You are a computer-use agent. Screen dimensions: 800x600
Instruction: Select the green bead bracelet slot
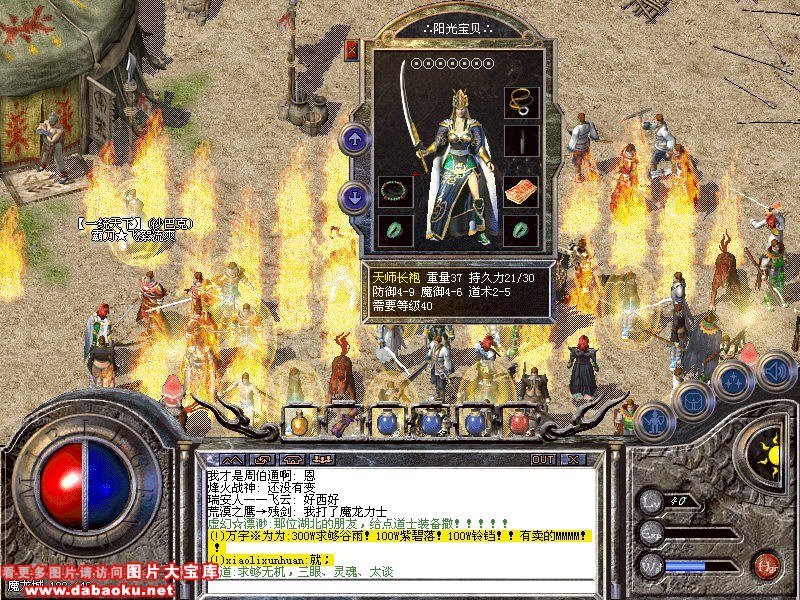pos(391,190)
